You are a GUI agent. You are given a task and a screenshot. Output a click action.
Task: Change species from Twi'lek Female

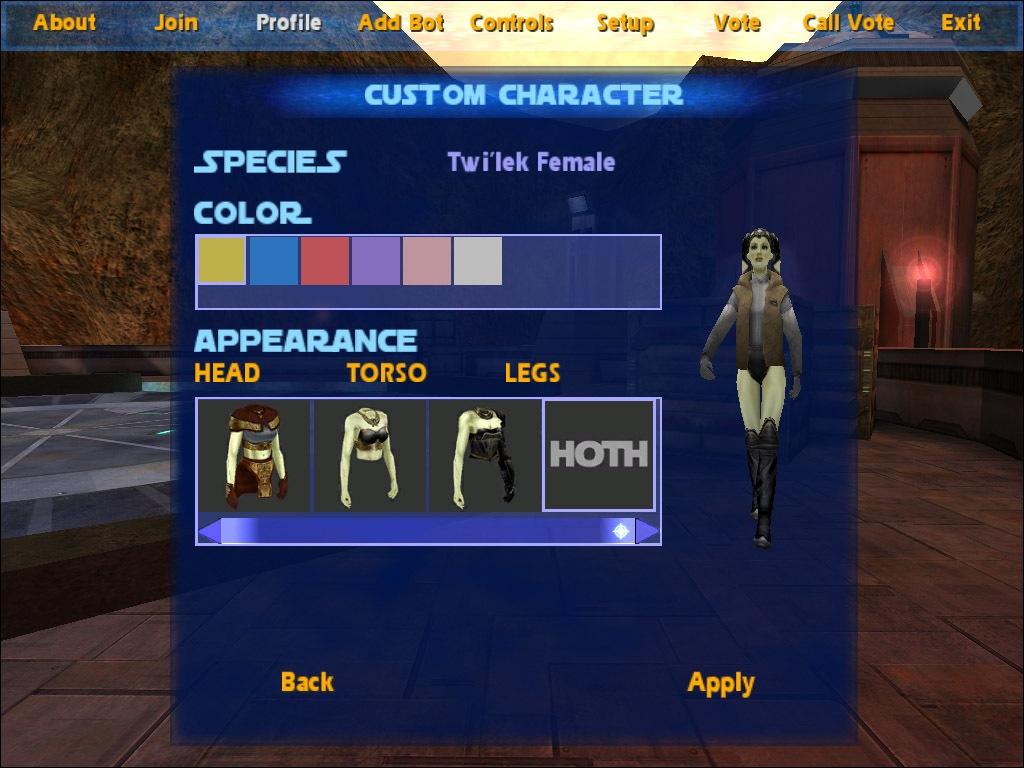[x=531, y=162]
